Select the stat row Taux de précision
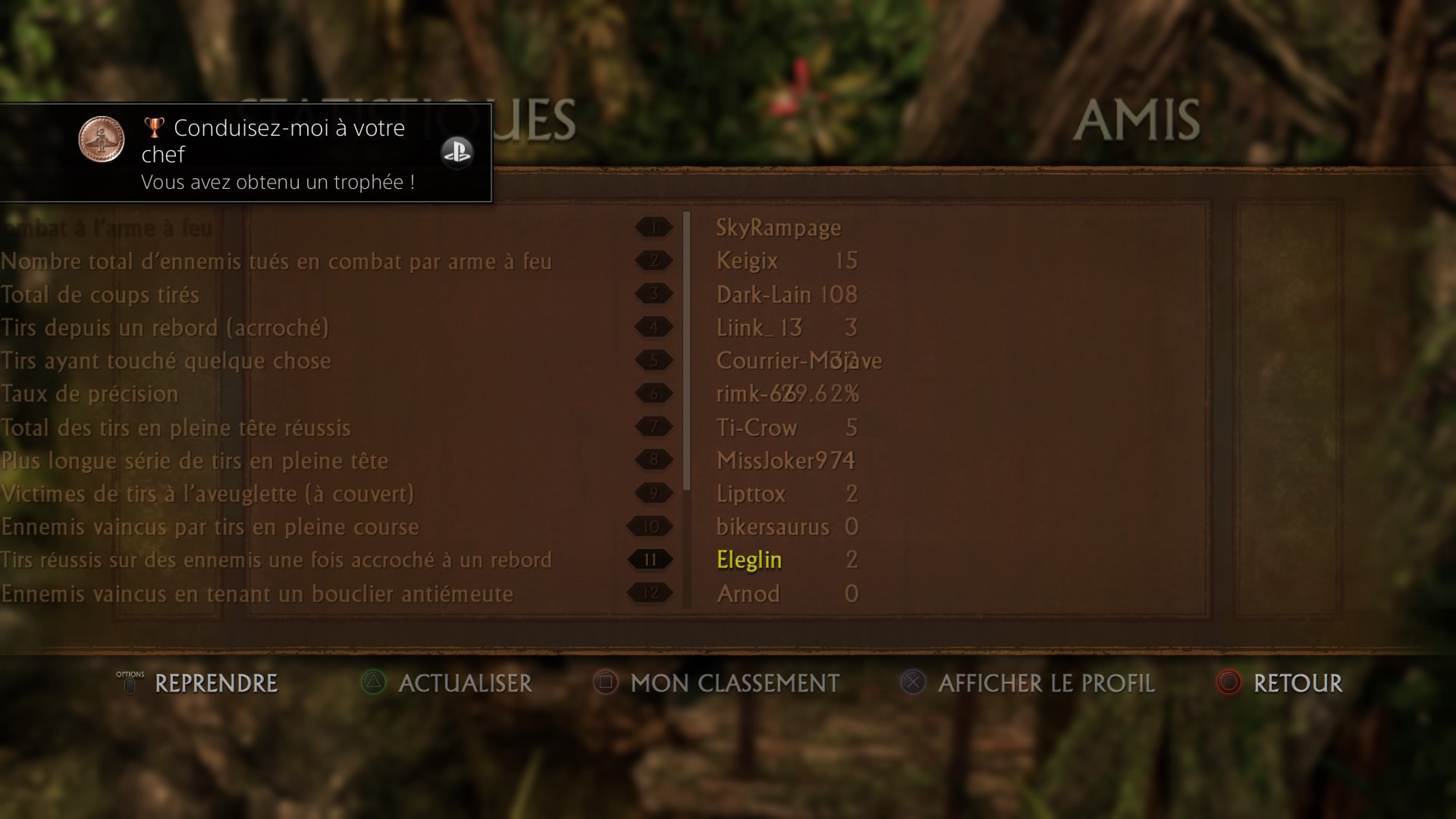 click(89, 394)
